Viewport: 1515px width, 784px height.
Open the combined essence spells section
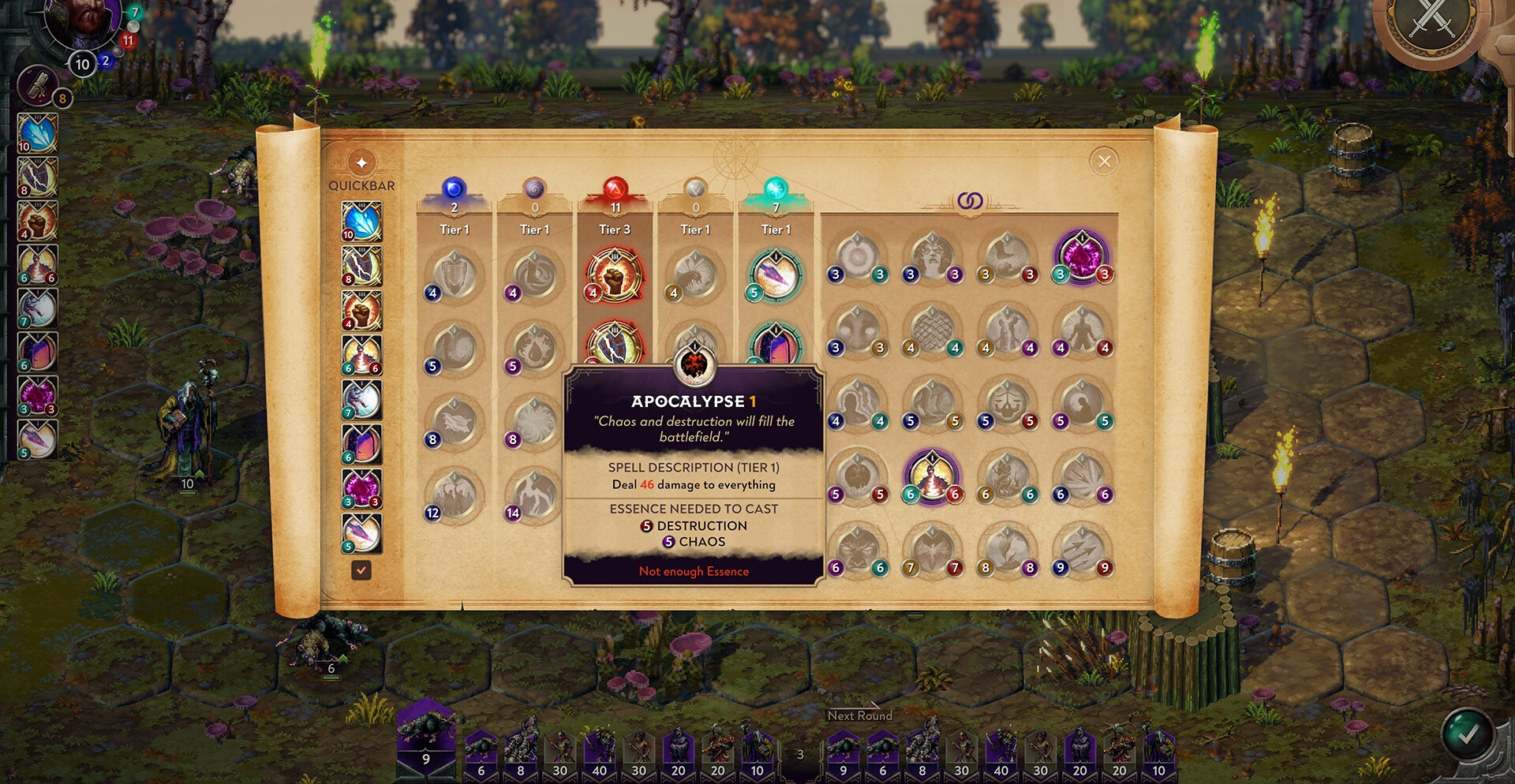coord(970,201)
